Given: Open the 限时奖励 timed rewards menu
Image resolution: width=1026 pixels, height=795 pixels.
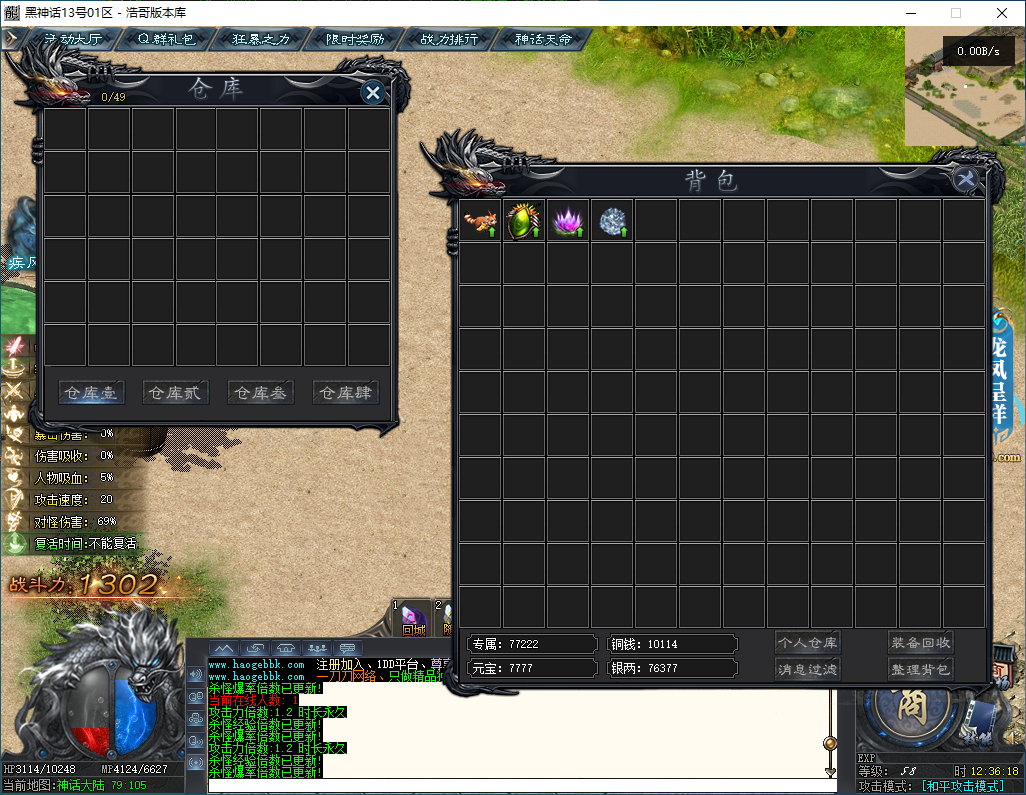Looking at the screenshot, I should [355, 39].
